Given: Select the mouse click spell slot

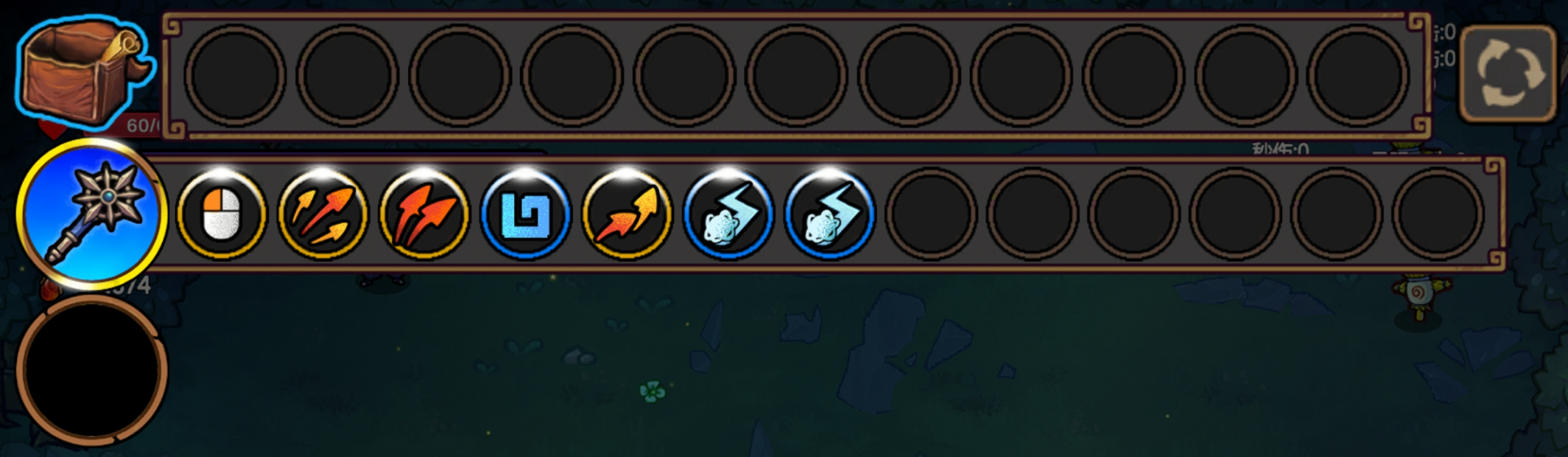Looking at the screenshot, I should (221, 214).
